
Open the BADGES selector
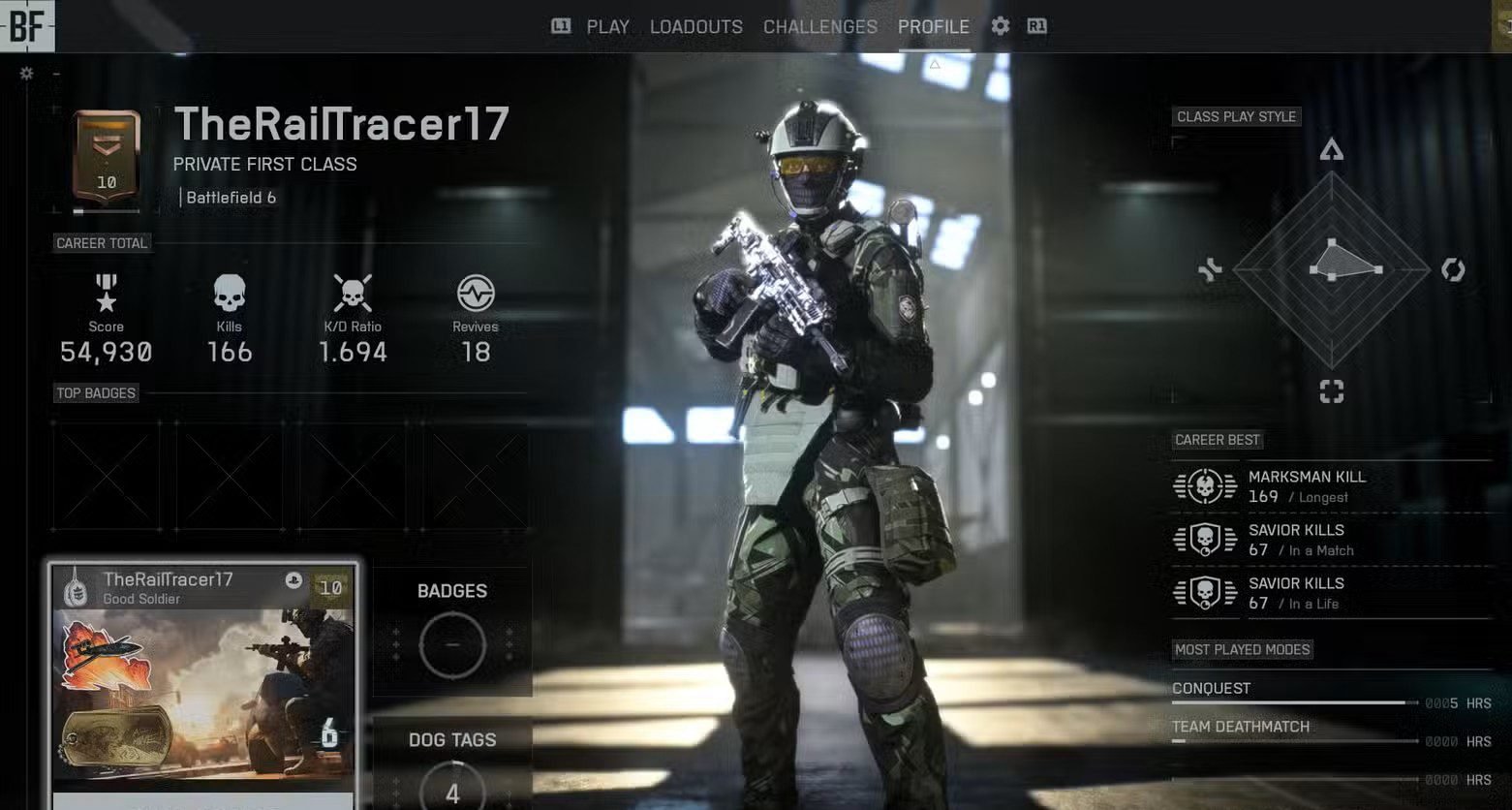click(x=452, y=643)
